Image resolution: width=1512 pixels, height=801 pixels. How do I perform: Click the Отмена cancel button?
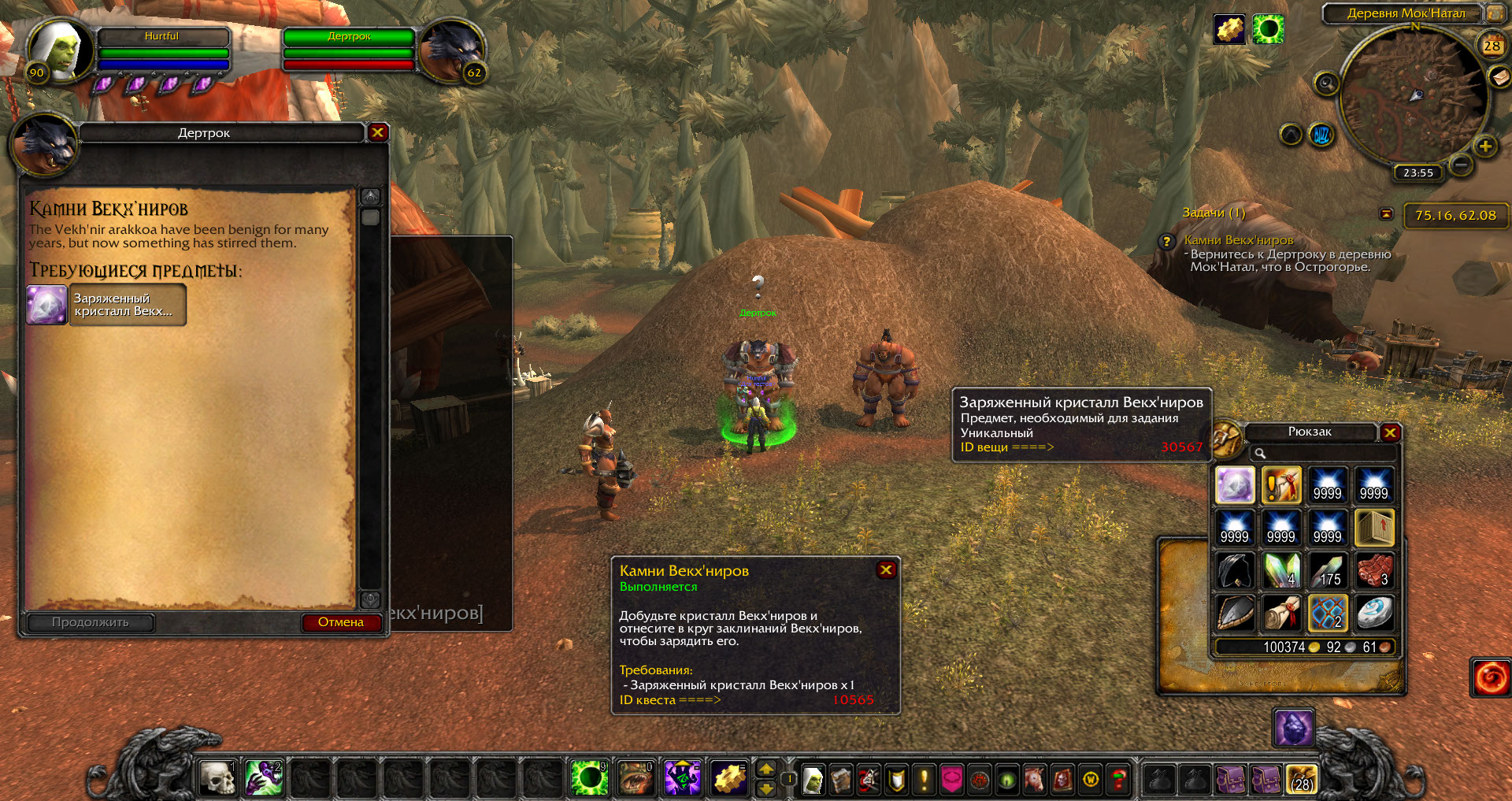coord(341,622)
